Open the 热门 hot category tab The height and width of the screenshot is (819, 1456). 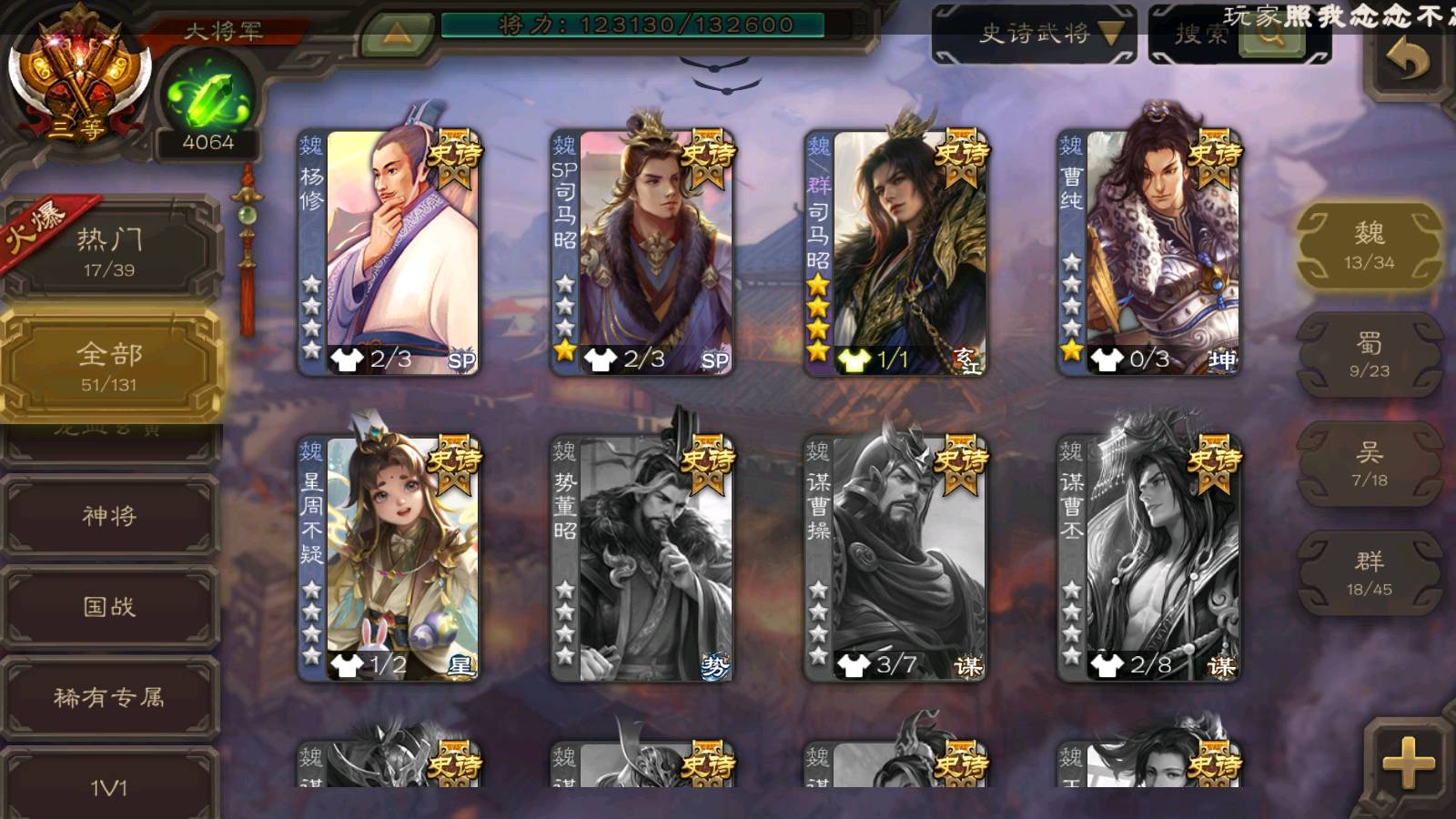pos(109,251)
